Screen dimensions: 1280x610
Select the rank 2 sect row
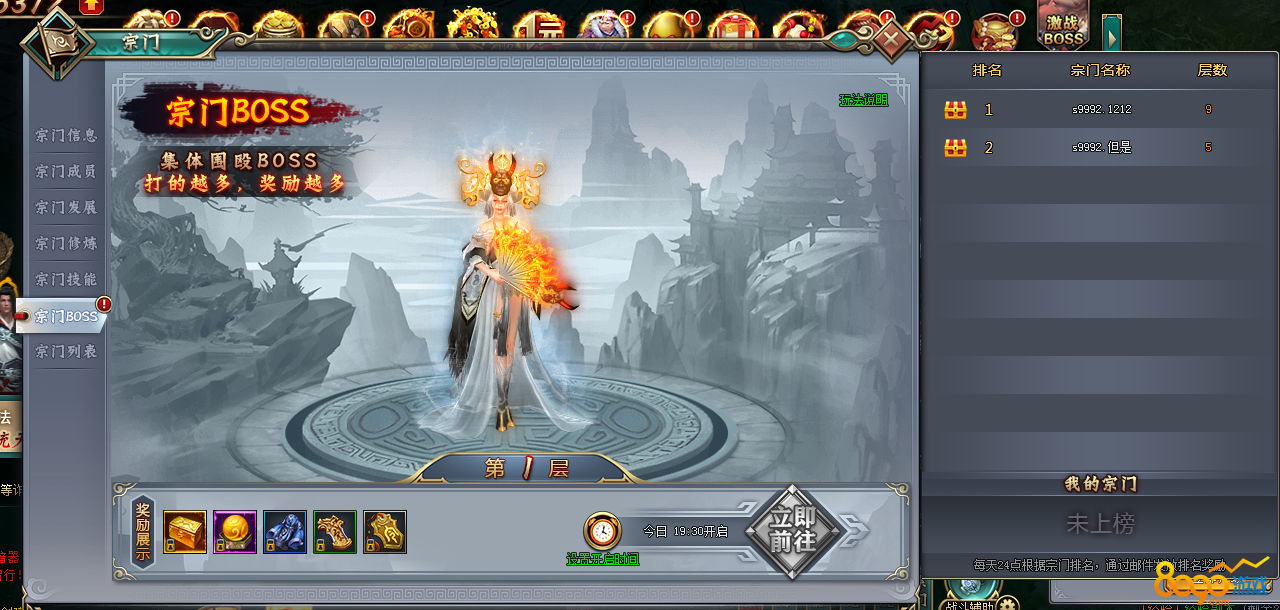tap(1100, 148)
